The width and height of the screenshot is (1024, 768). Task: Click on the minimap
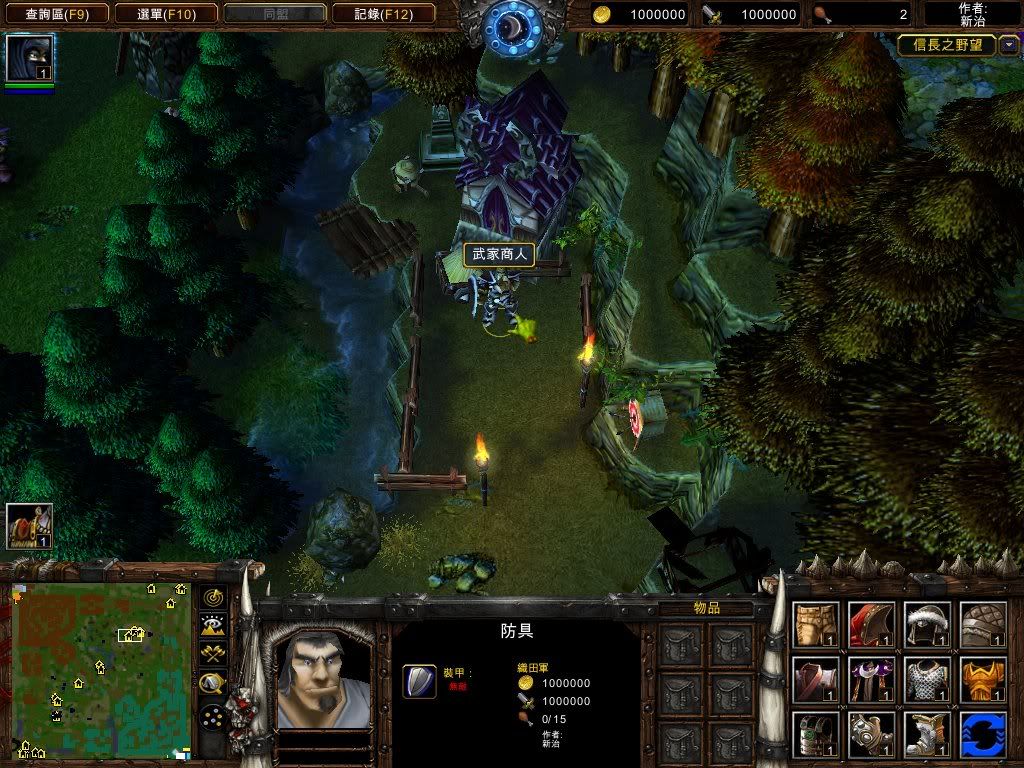(x=101, y=669)
